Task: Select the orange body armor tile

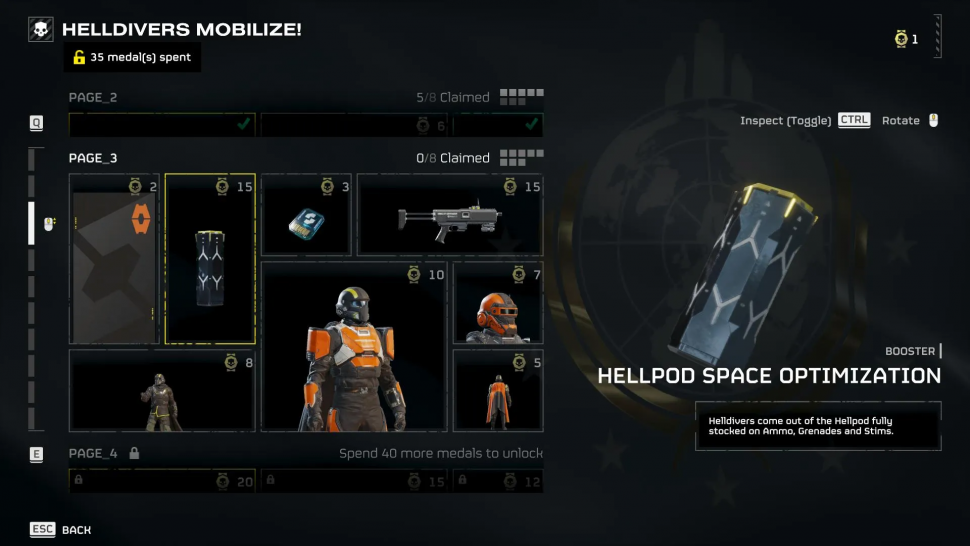Action: coord(353,347)
